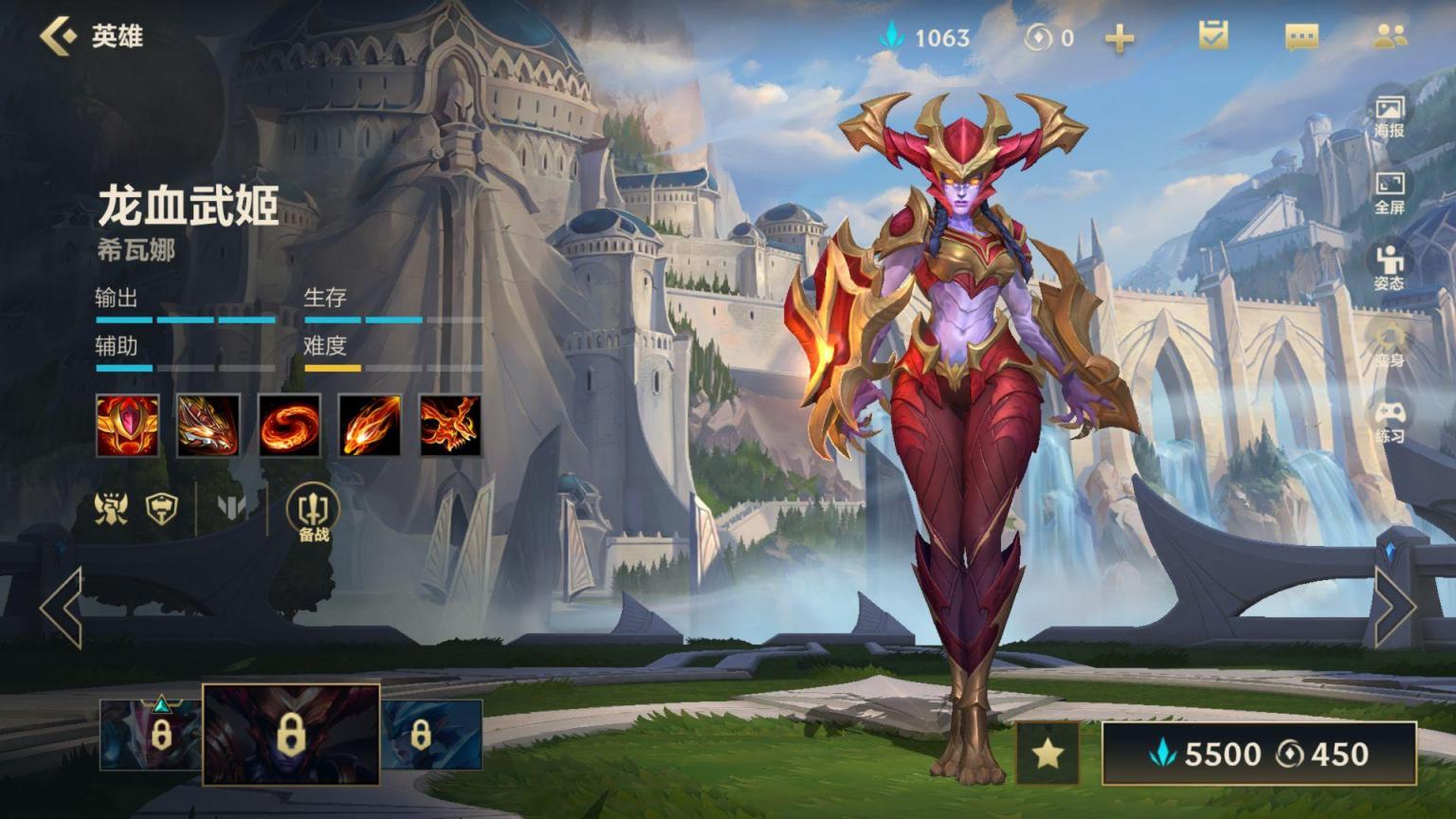The image size is (1456, 819).
Task: Add currency with the plus button
Action: tap(1119, 38)
